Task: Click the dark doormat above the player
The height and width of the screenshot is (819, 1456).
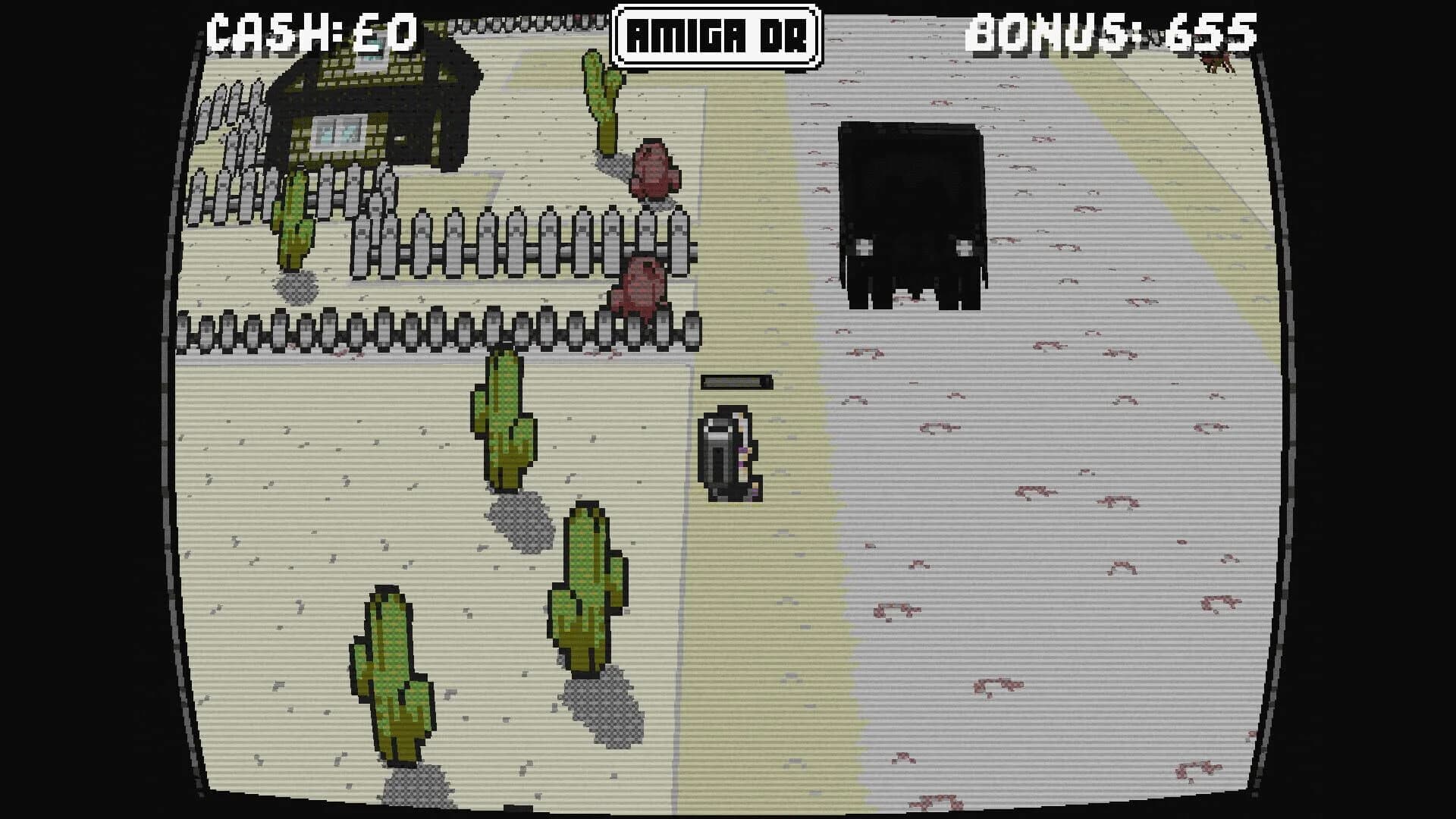Action: click(x=736, y=381)
